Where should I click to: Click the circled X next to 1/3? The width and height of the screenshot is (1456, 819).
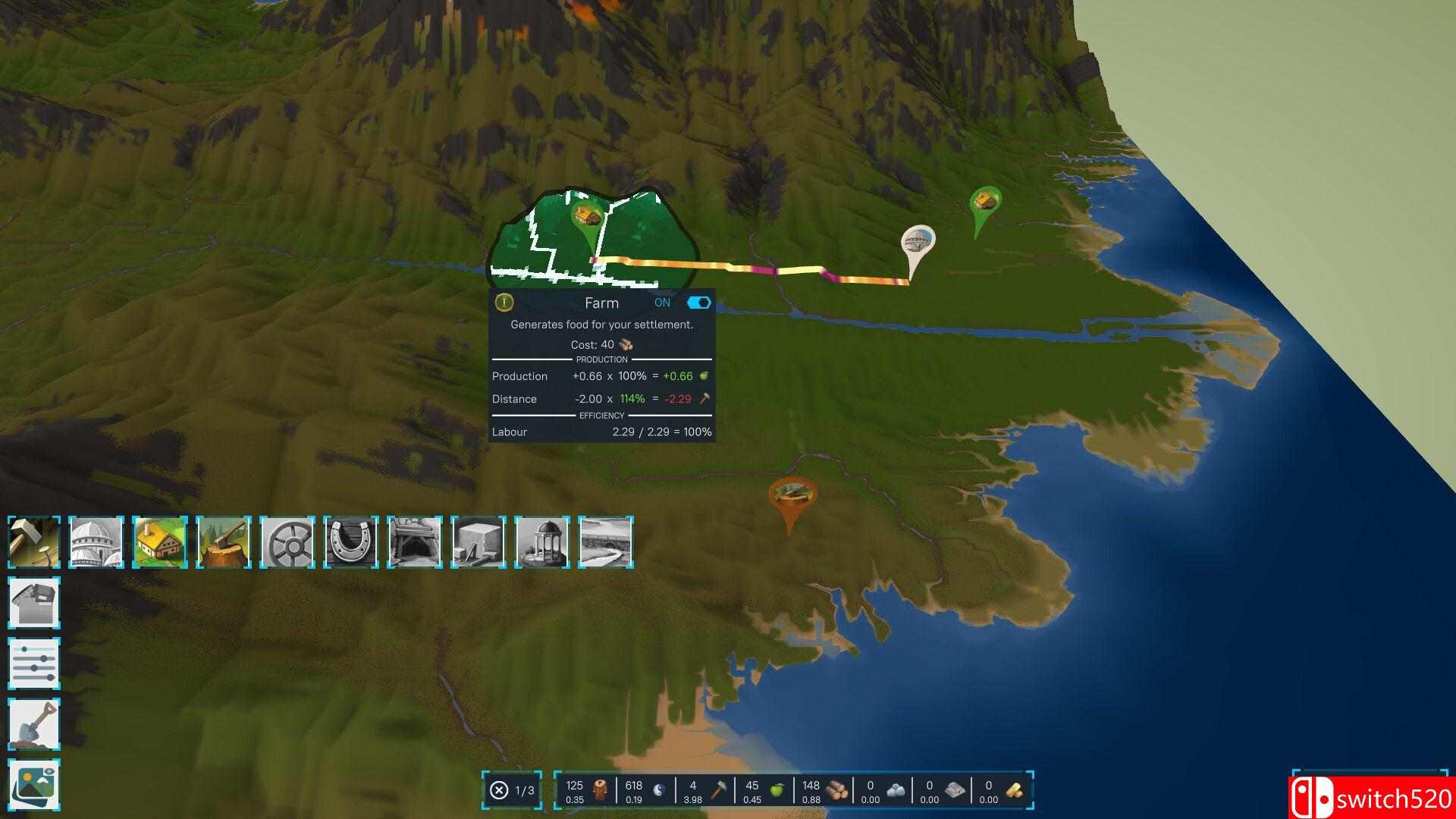[499, 791]
